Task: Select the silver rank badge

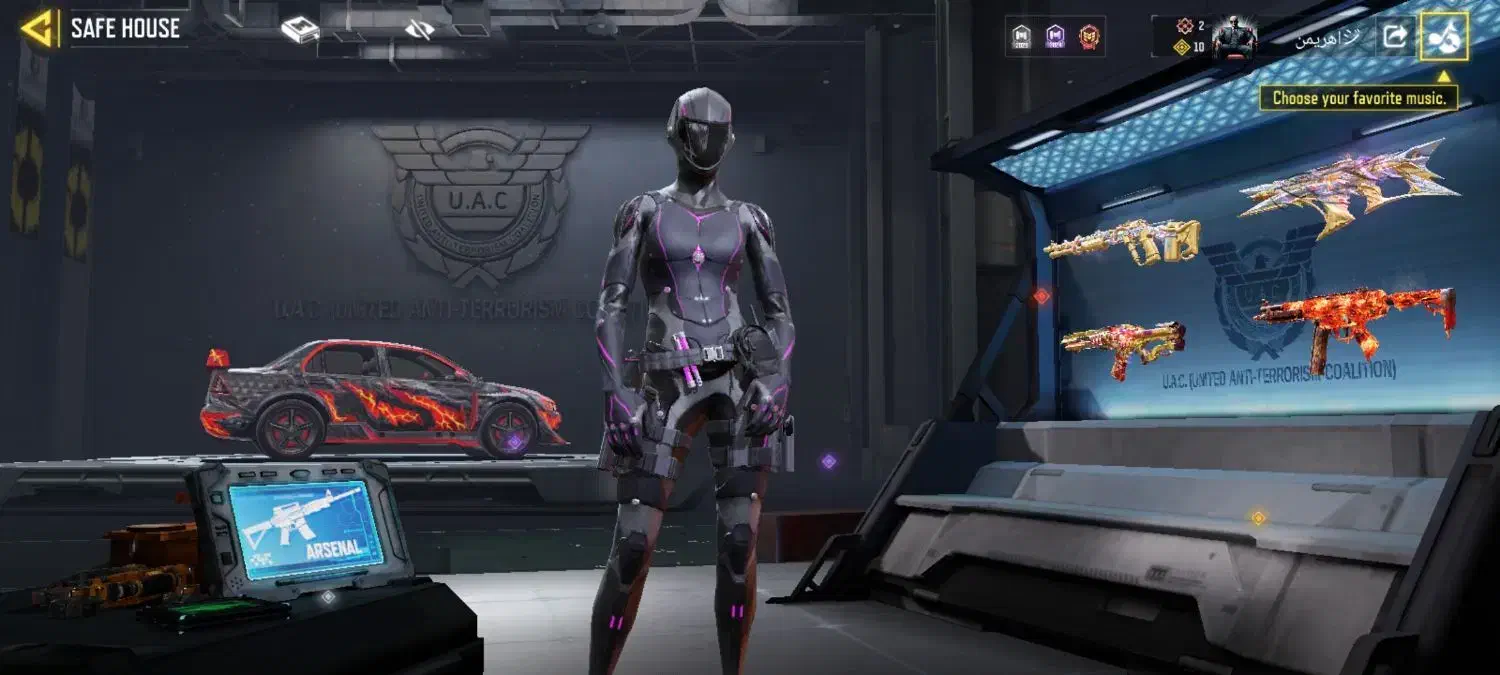Action: click(x=1022, y=37)
